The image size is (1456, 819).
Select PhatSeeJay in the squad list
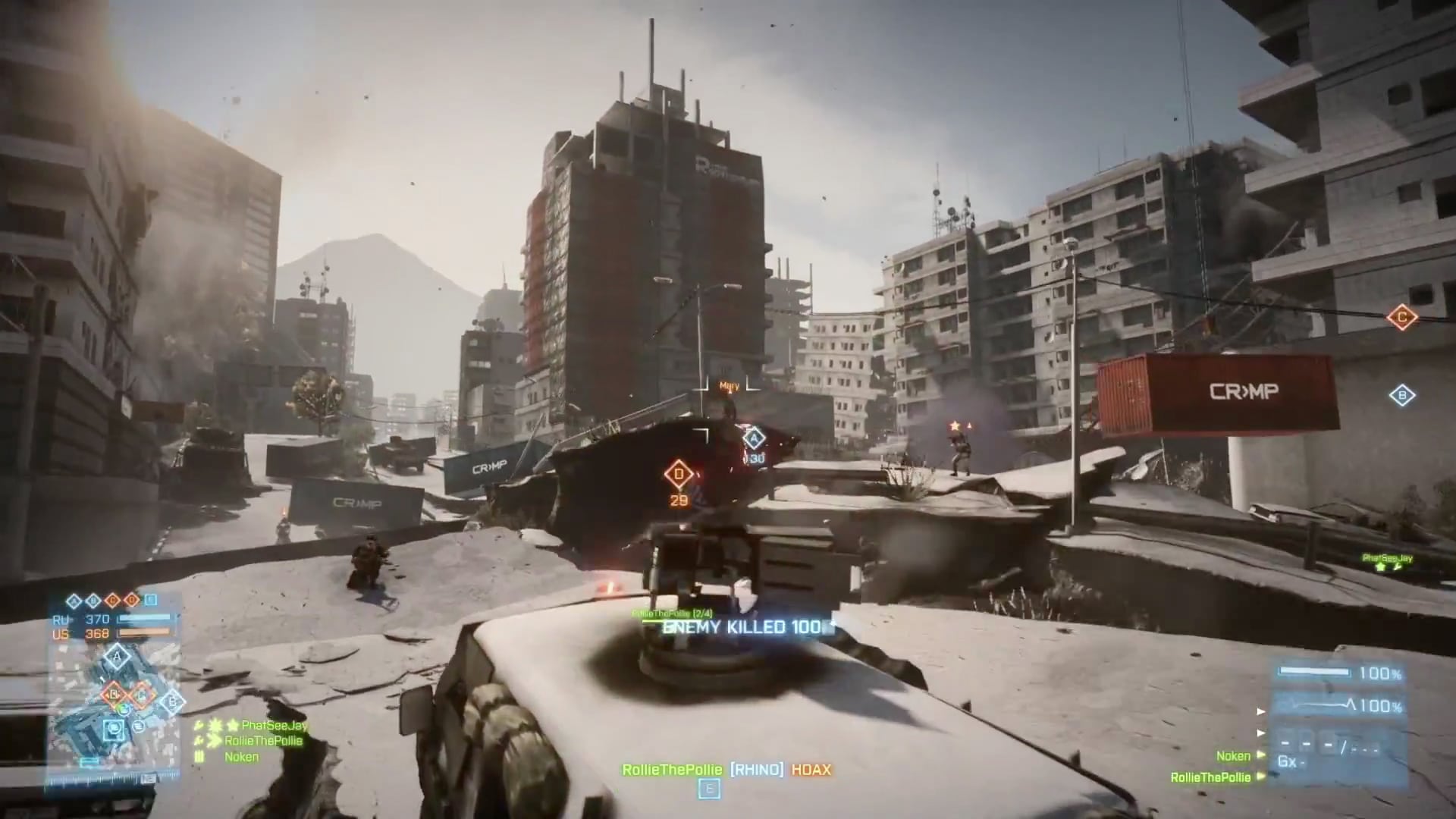pos(275,726)
